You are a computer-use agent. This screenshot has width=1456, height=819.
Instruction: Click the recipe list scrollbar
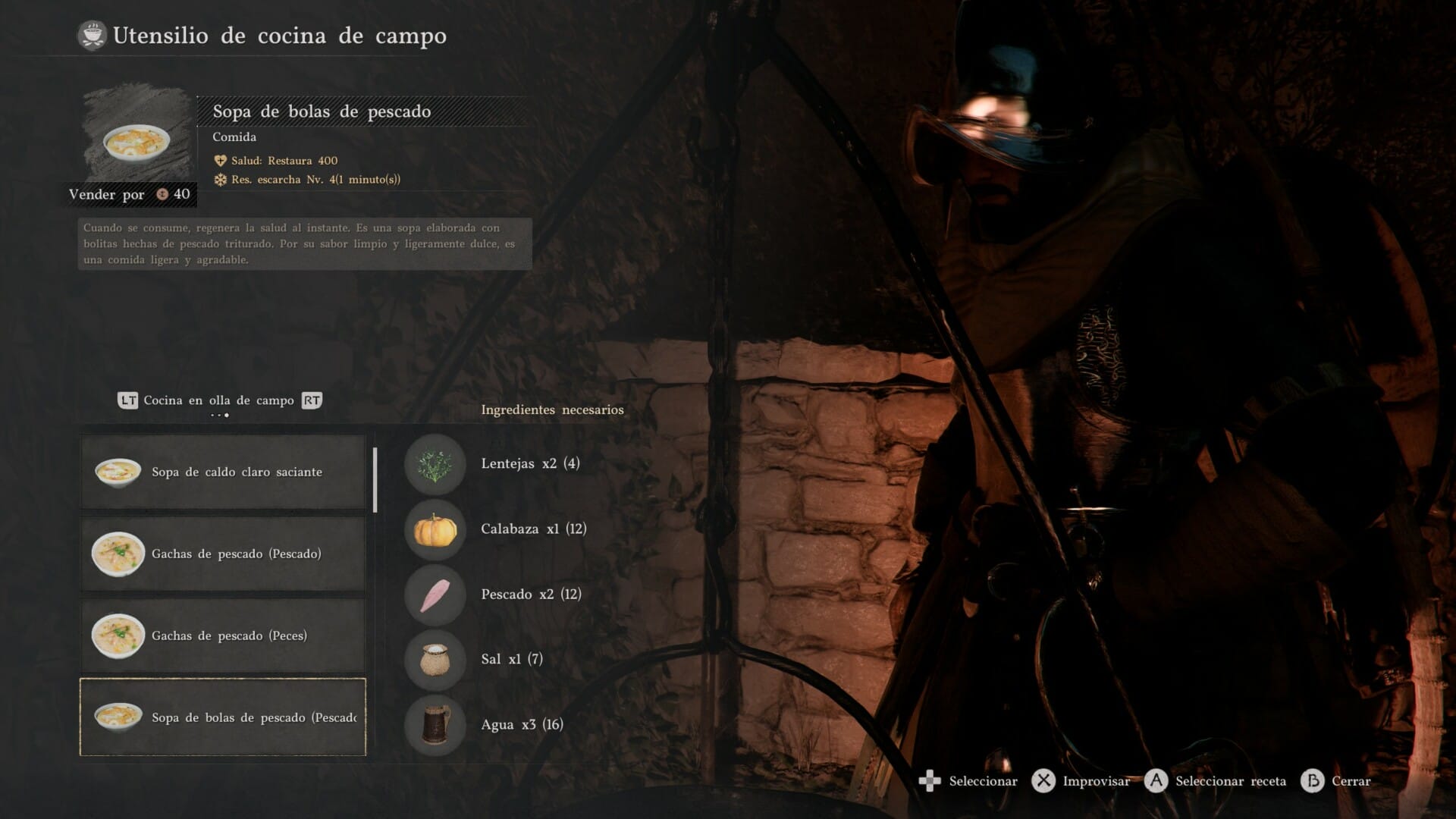point(375,479)
